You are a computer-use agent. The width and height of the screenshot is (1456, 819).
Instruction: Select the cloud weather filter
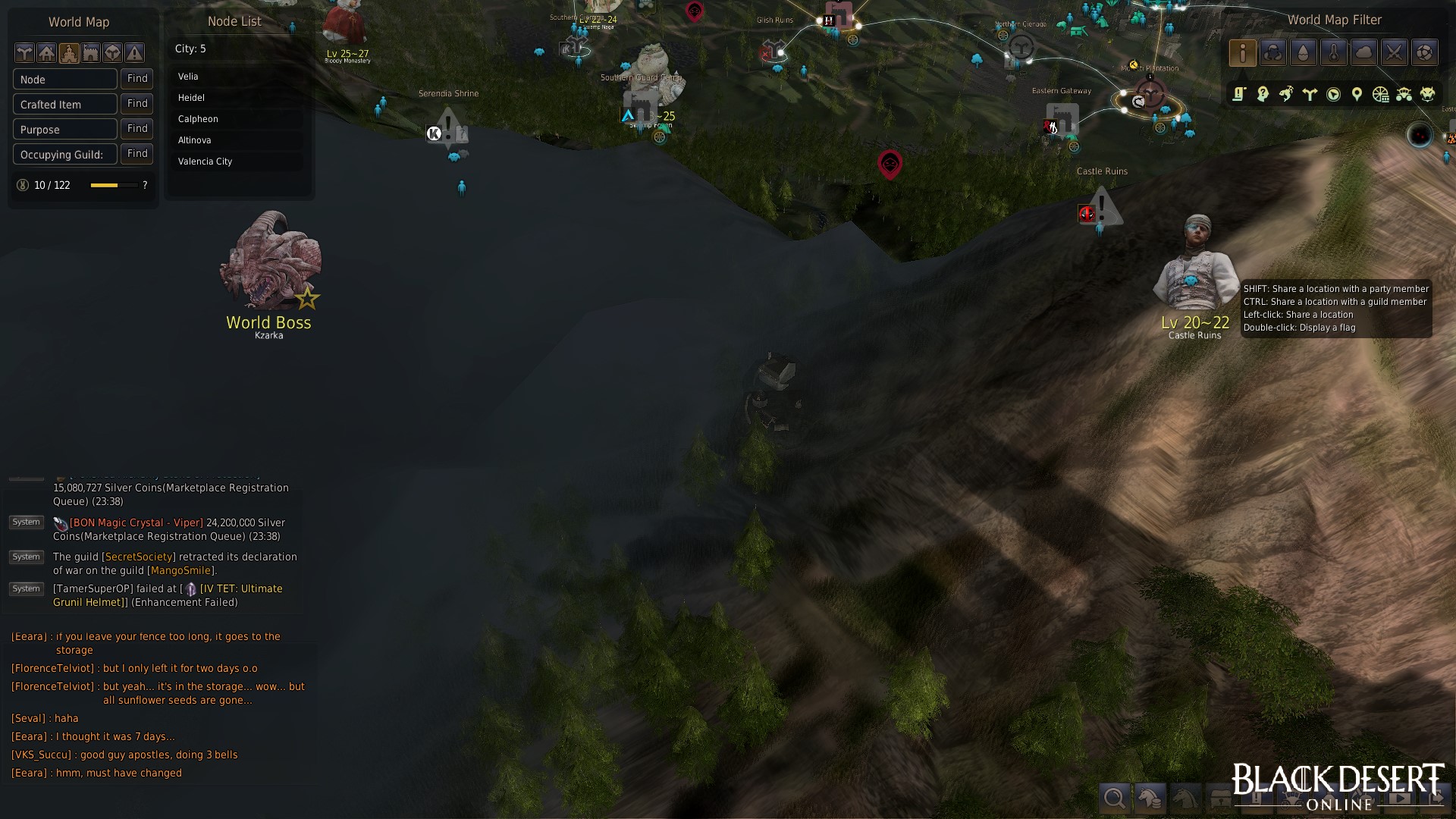coord(1364,53)
